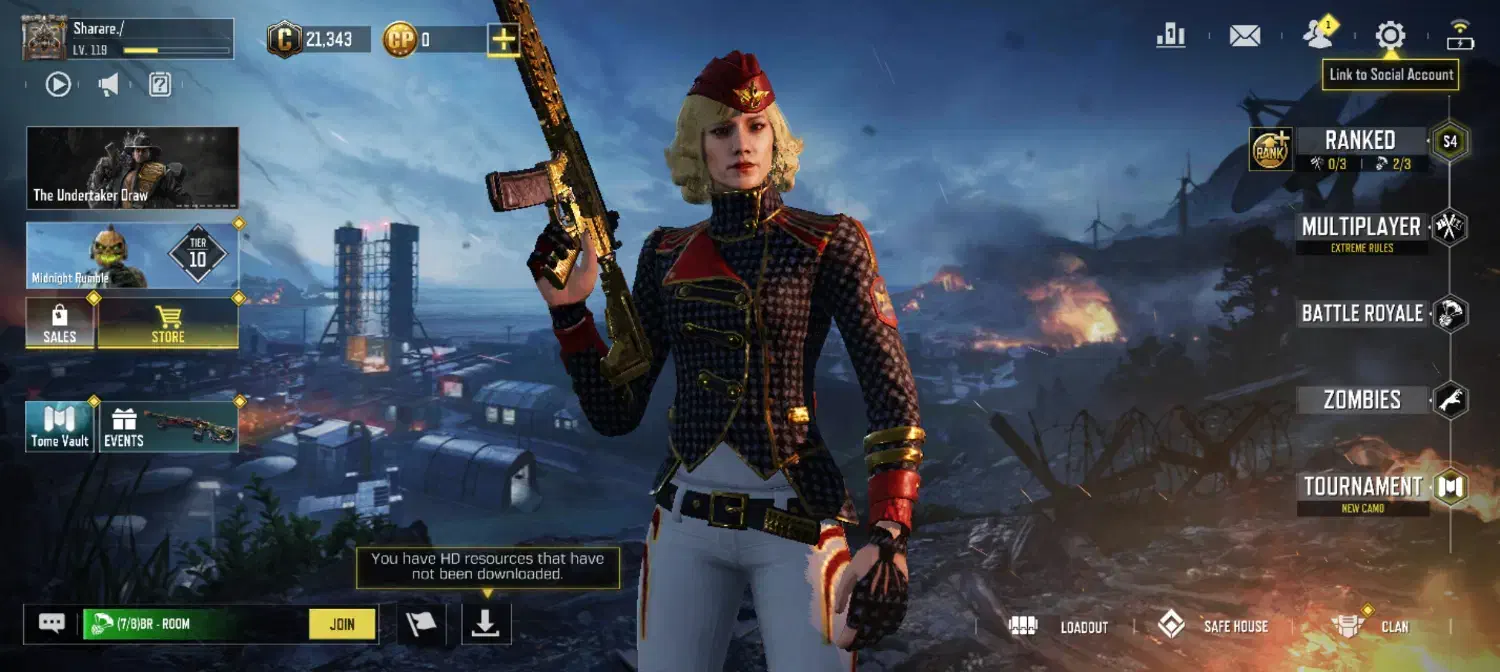View the leaderboard bar chart icon
1500x672 pixels.
click(1170, 36)
